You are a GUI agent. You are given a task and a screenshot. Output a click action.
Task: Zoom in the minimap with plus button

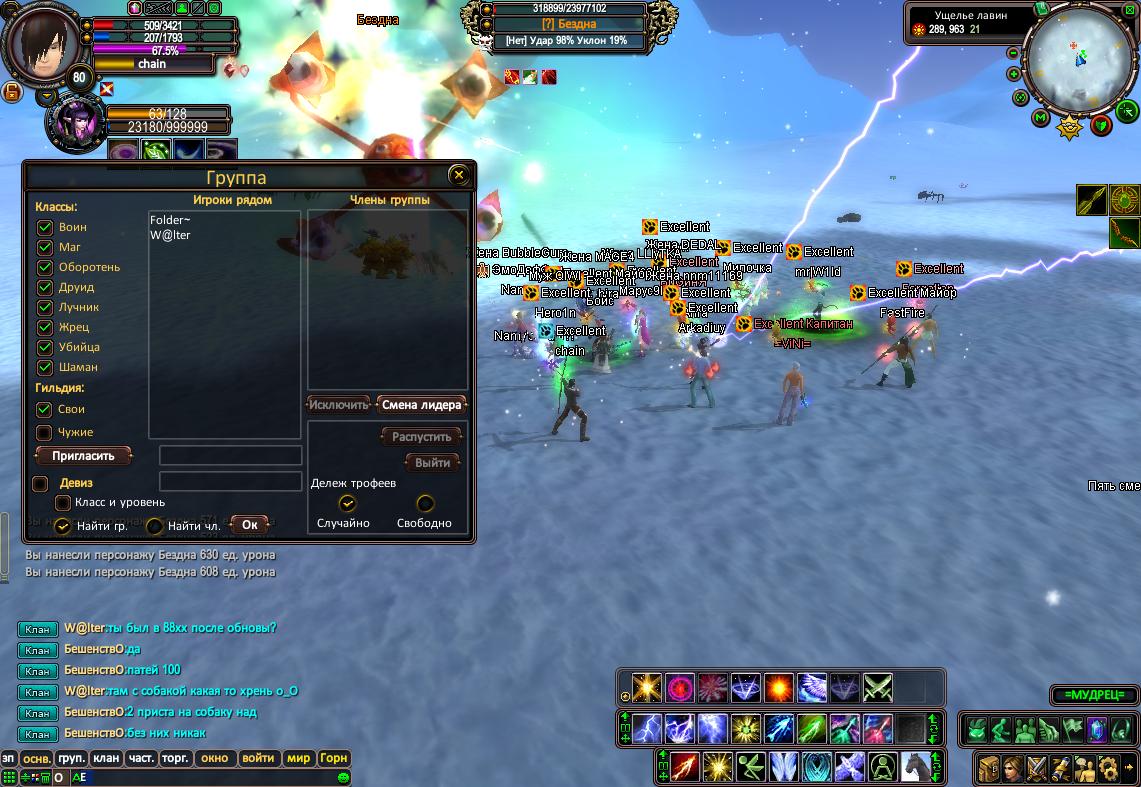[x=1014, y=74]
